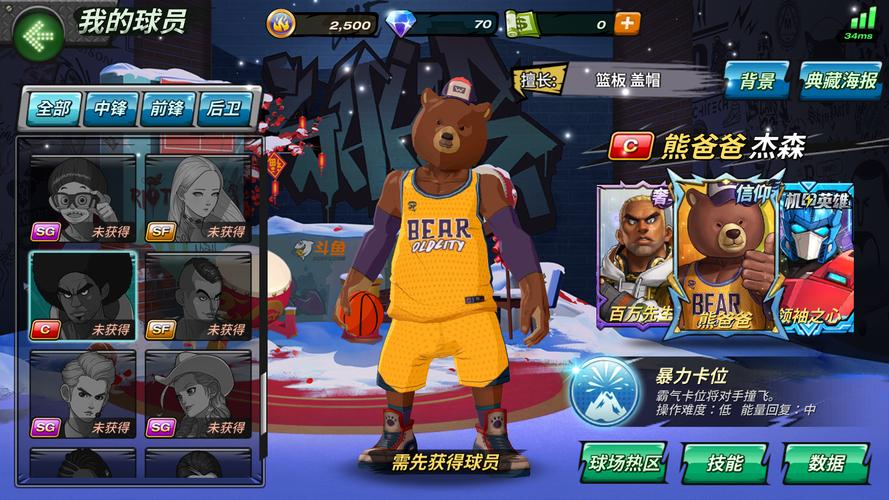
Task: Open the 数据 stats panel
Action: 826,463
